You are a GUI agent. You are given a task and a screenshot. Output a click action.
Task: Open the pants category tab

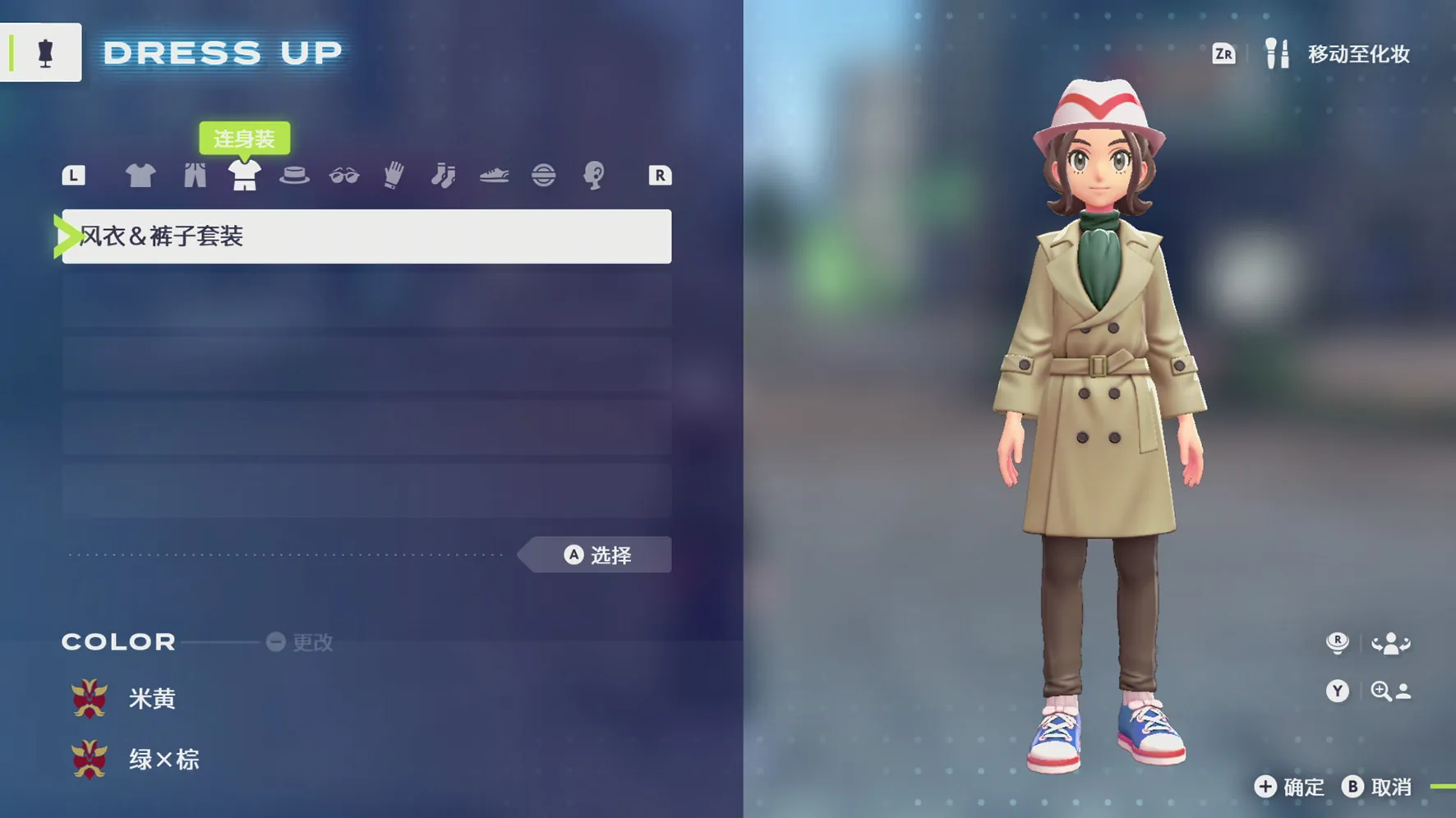point(195,175)
